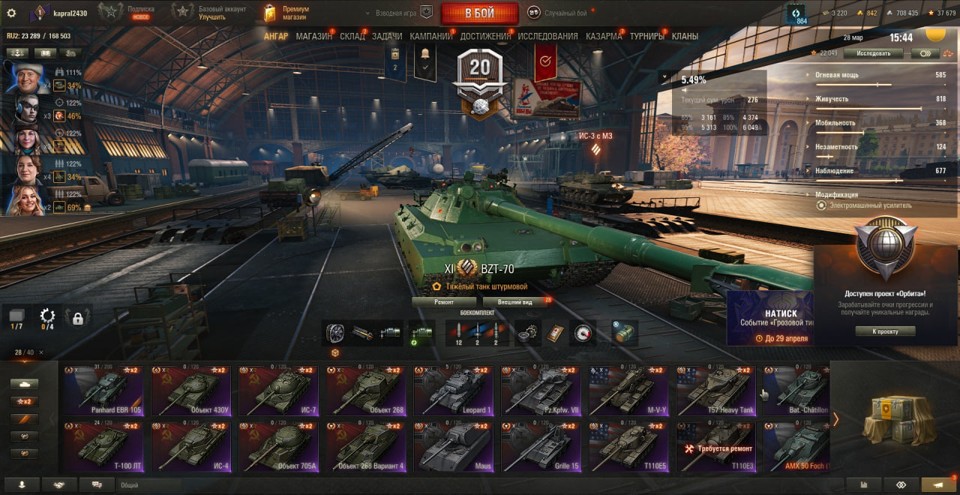Open the reward crates at carousel end
This screenshot has width=960, height=495.
(x=895, y=417)
